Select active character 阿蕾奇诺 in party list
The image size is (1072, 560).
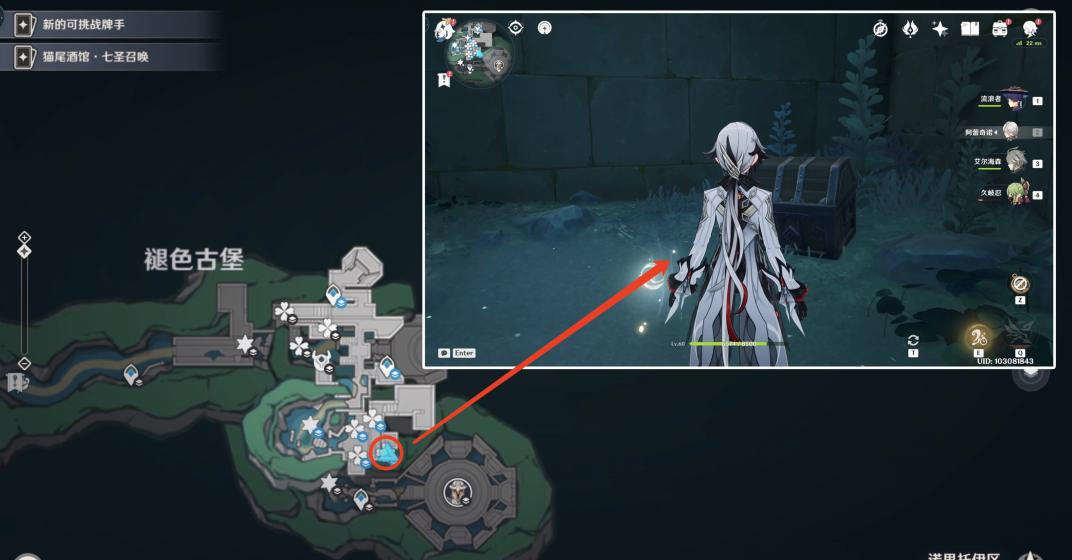click(x=1011, y=131)
